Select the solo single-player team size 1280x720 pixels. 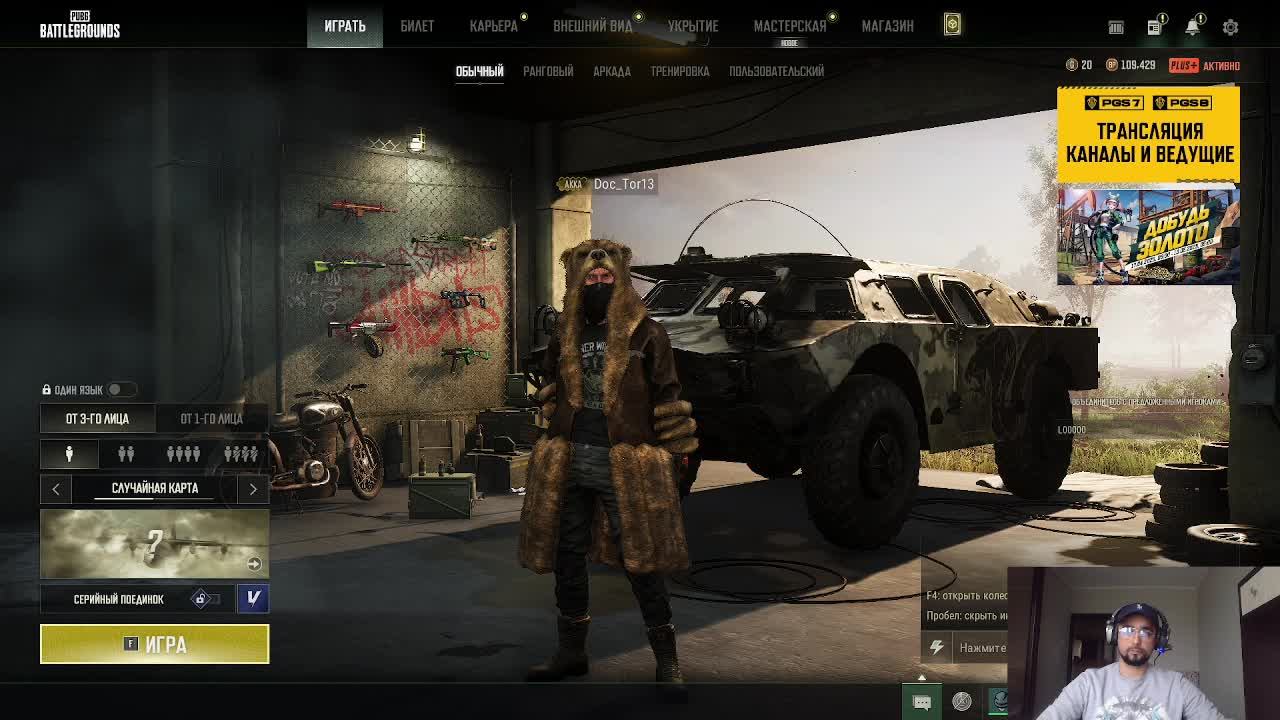(69, 454)
